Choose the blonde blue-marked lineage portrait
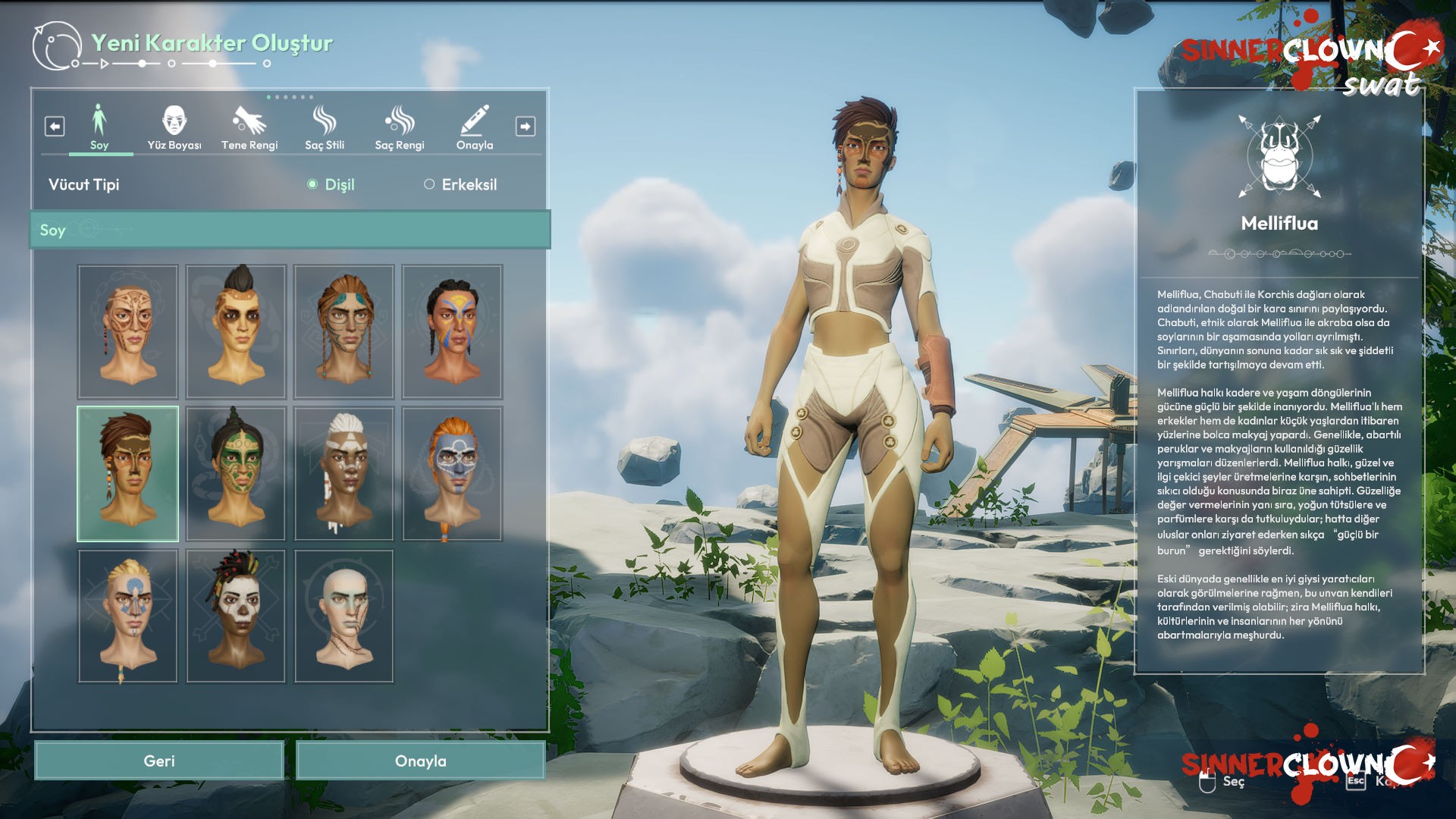Image resolution: width=1456 pixels, height=819 pixels. click(127, 616)
